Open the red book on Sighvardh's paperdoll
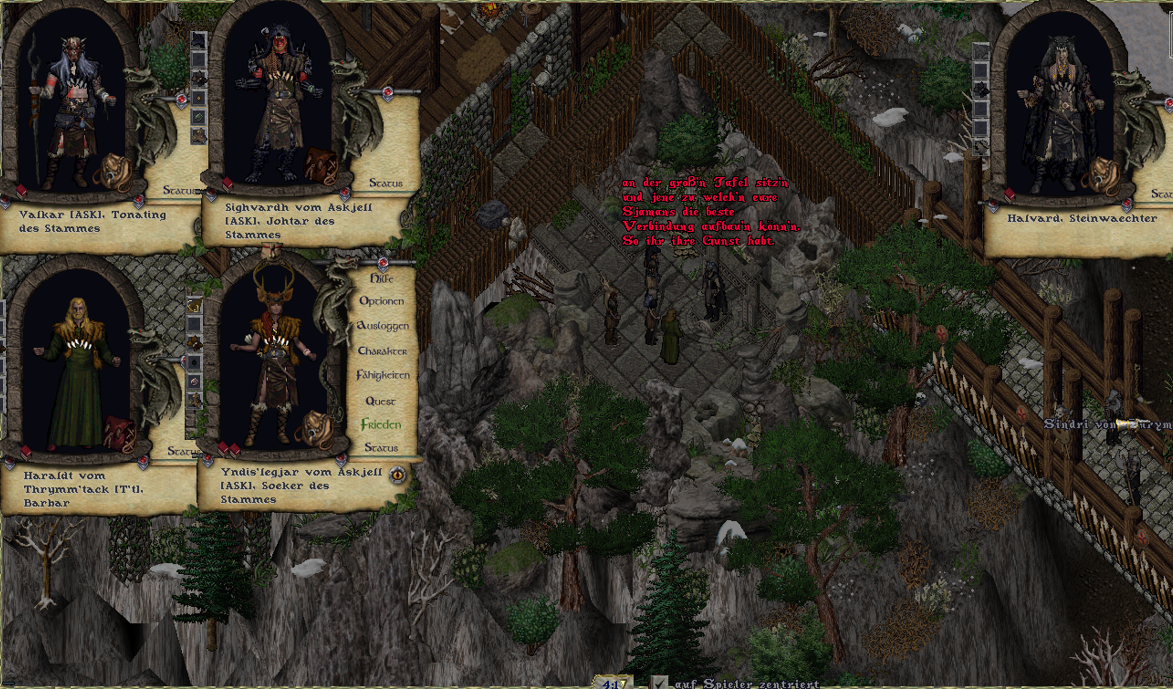1173x689 pixels. coord(227,184)
